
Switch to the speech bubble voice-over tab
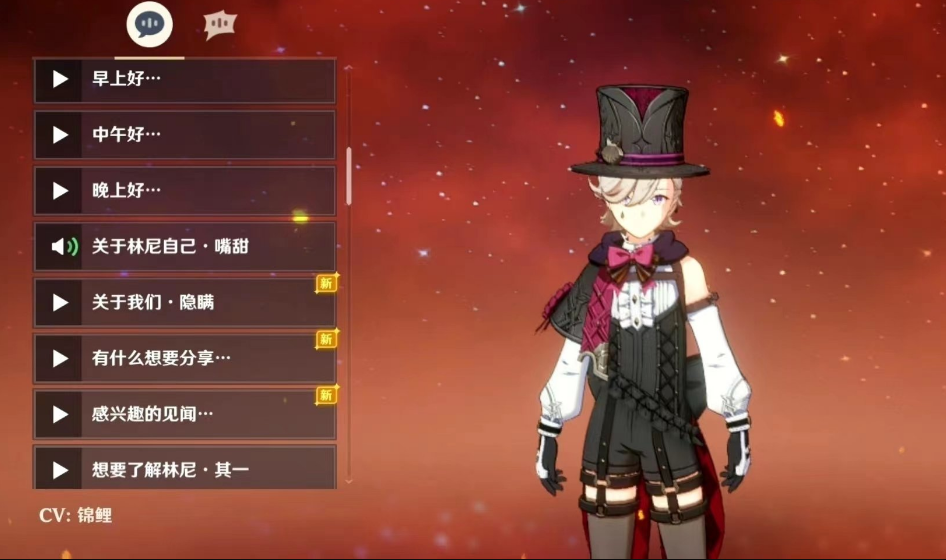[149, 25]
